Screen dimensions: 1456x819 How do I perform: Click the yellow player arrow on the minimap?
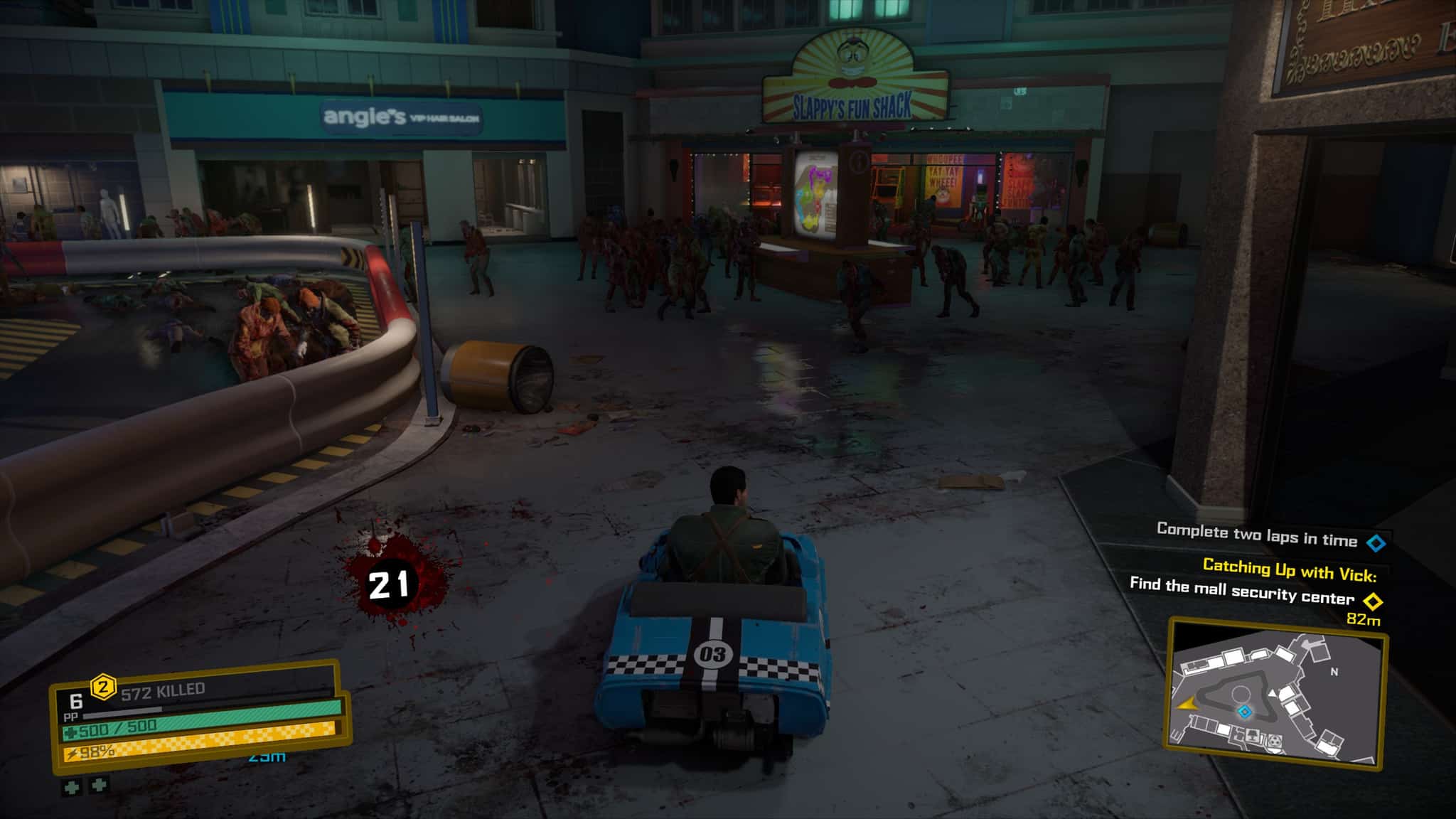point(1187,705)
